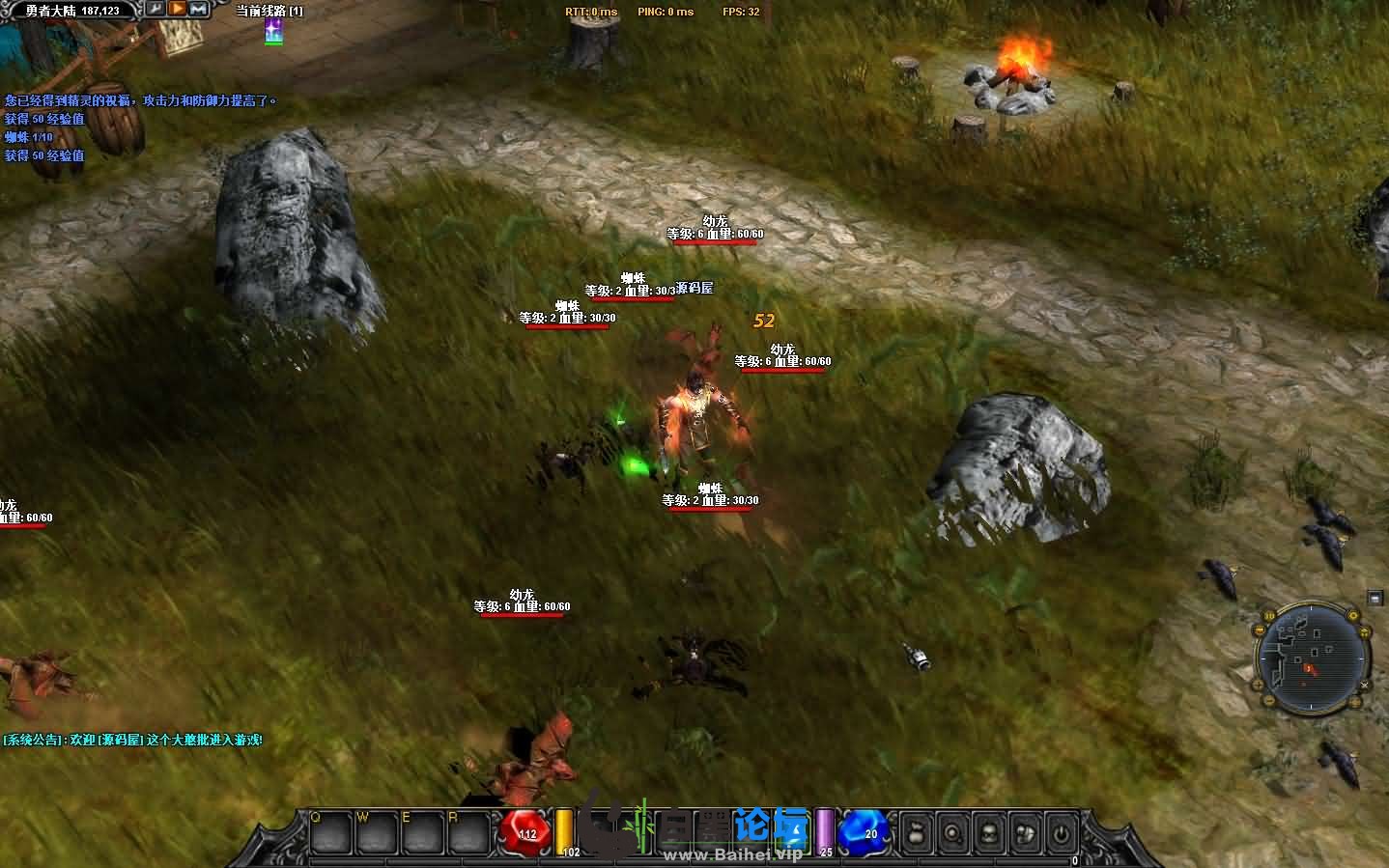Click the orange play arrow button
1389x868 pixels.
(x=178, y=10)
